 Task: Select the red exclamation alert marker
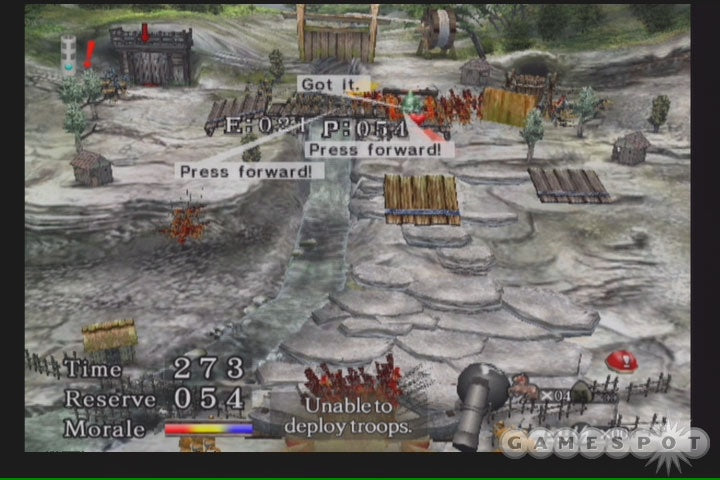[89, 53]
